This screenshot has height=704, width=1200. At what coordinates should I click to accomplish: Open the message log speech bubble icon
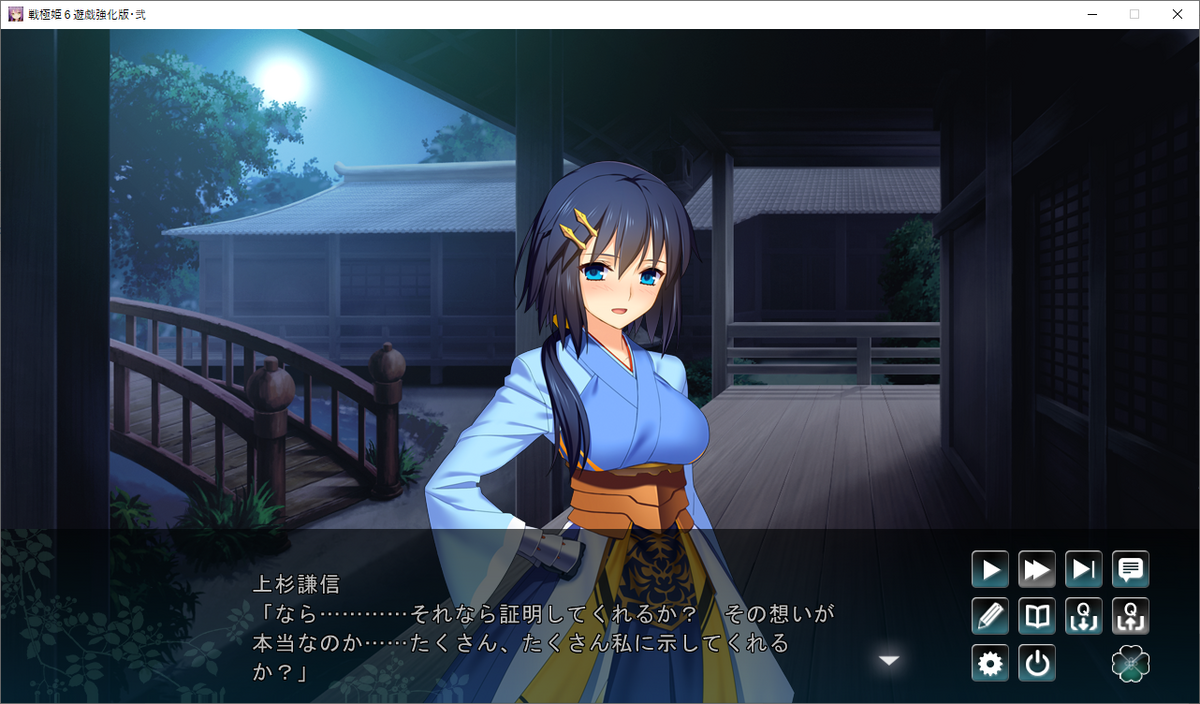click(x=1131, y=570)
